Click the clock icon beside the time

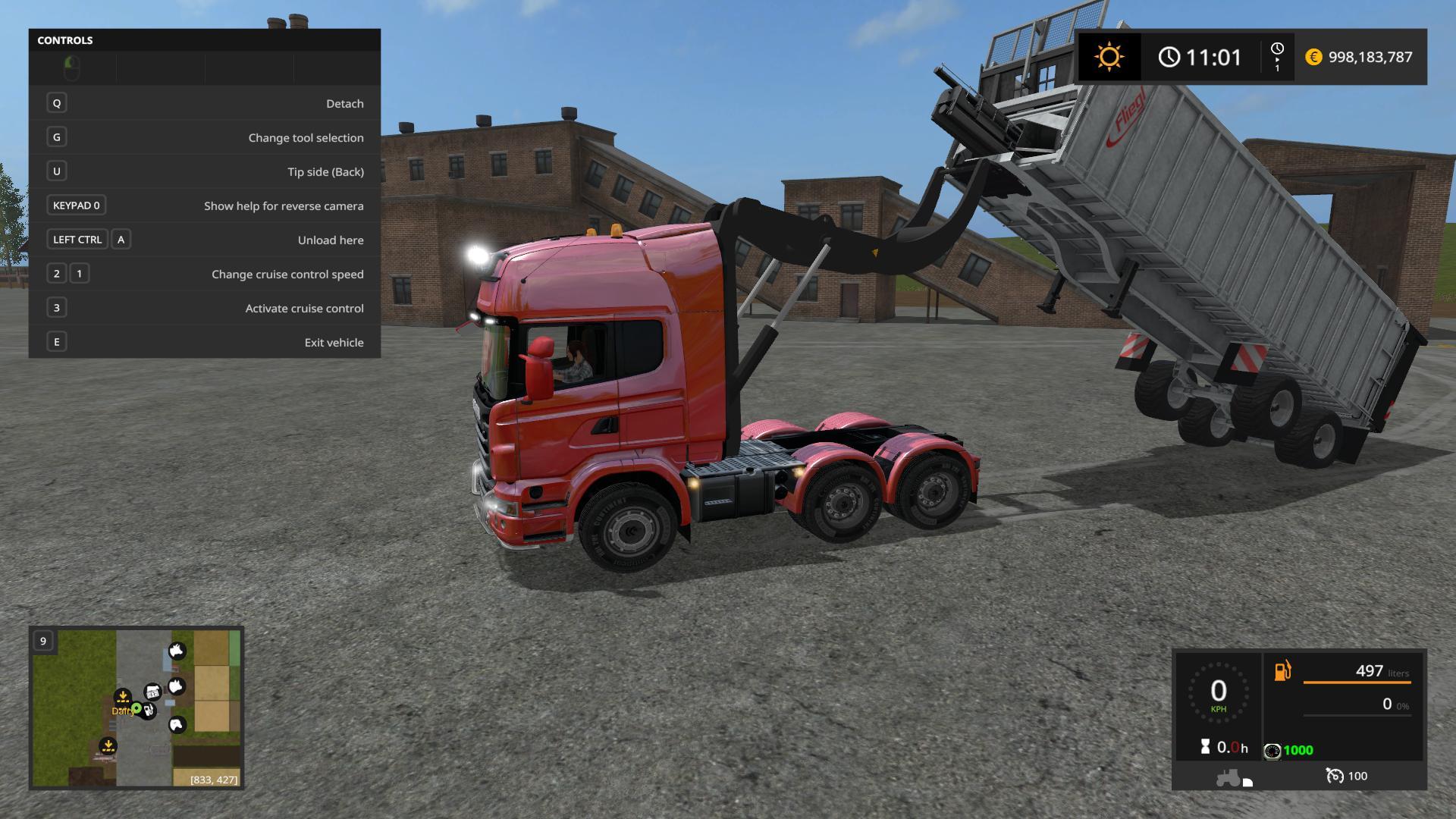(1169, 57)
